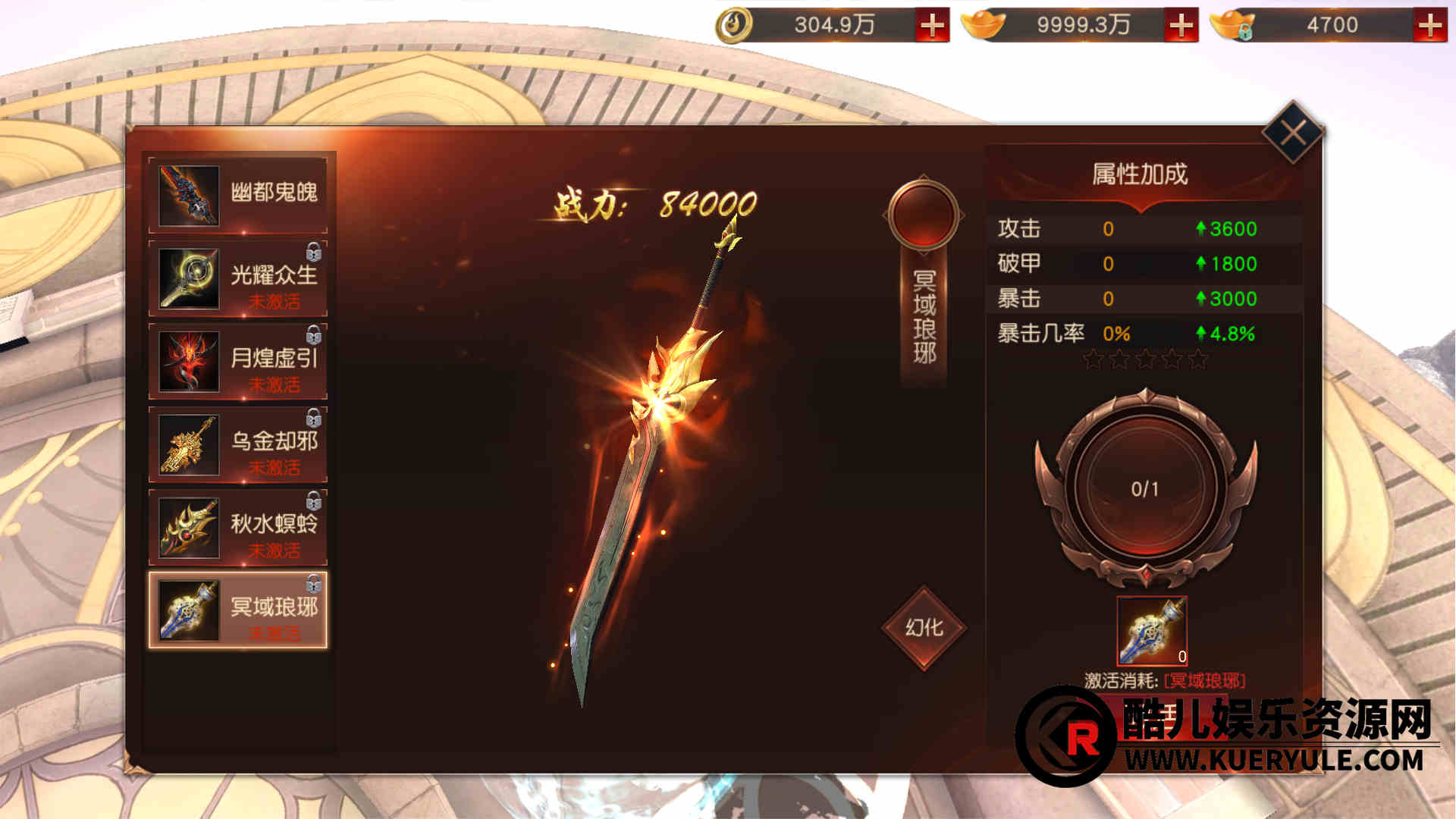
Task: Select the 冥域琅琊 weapon entry
Action: tap(238, 610)
